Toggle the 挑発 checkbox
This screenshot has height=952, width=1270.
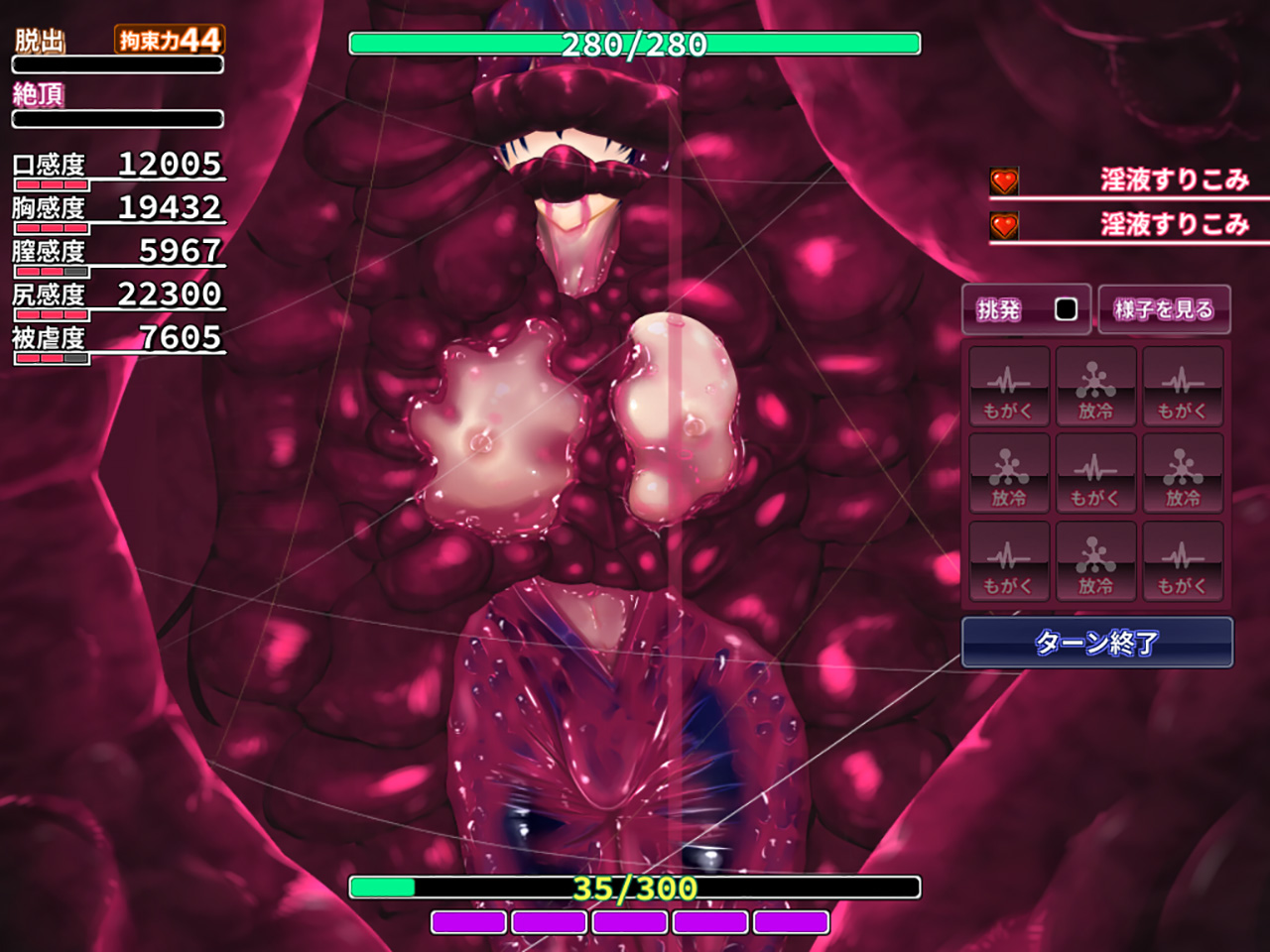coord(1066,309)
